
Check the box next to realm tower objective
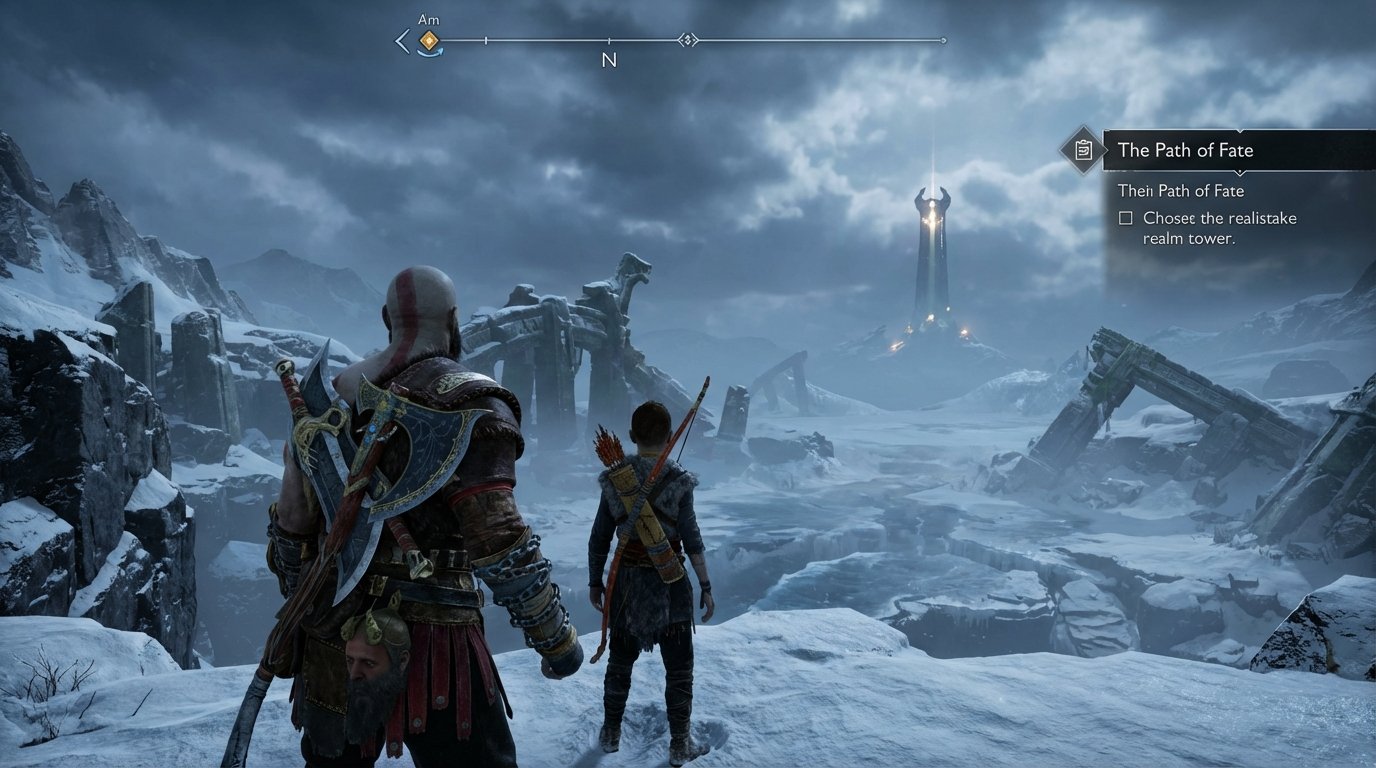(x=1125, y=218)
